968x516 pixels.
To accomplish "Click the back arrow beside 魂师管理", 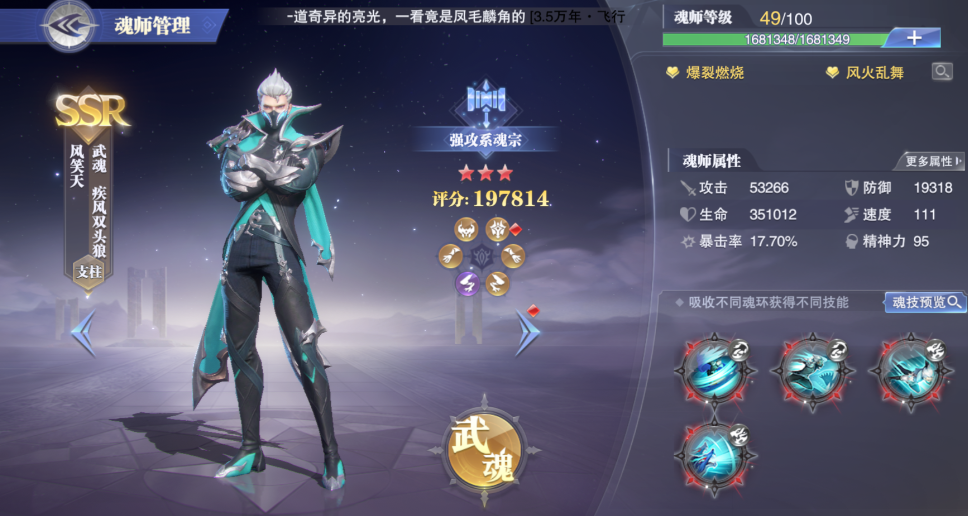I will (x=68, y=25).
